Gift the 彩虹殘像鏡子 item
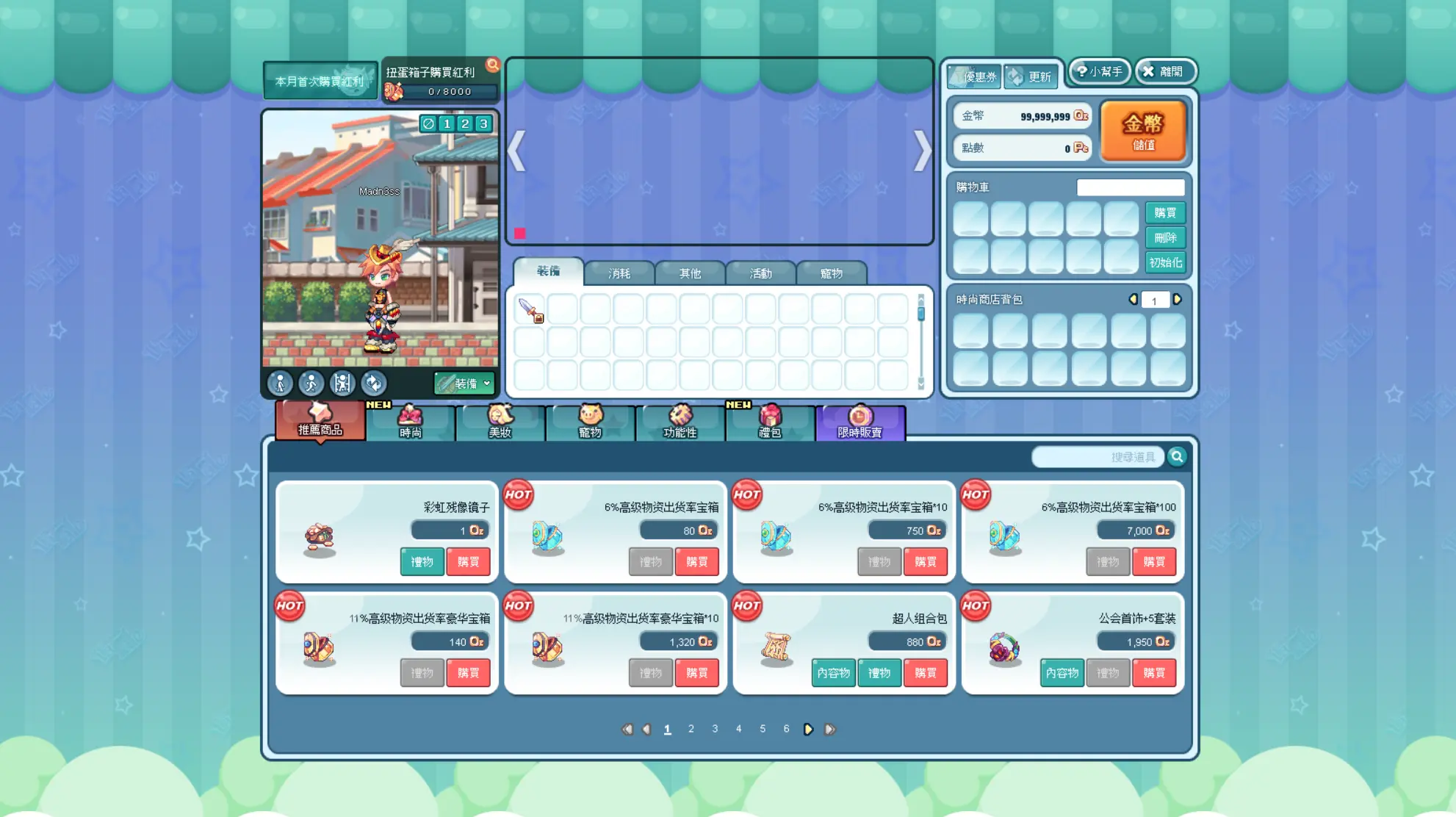Viewport: 1456px width, 817px height. tap(422, 562)
